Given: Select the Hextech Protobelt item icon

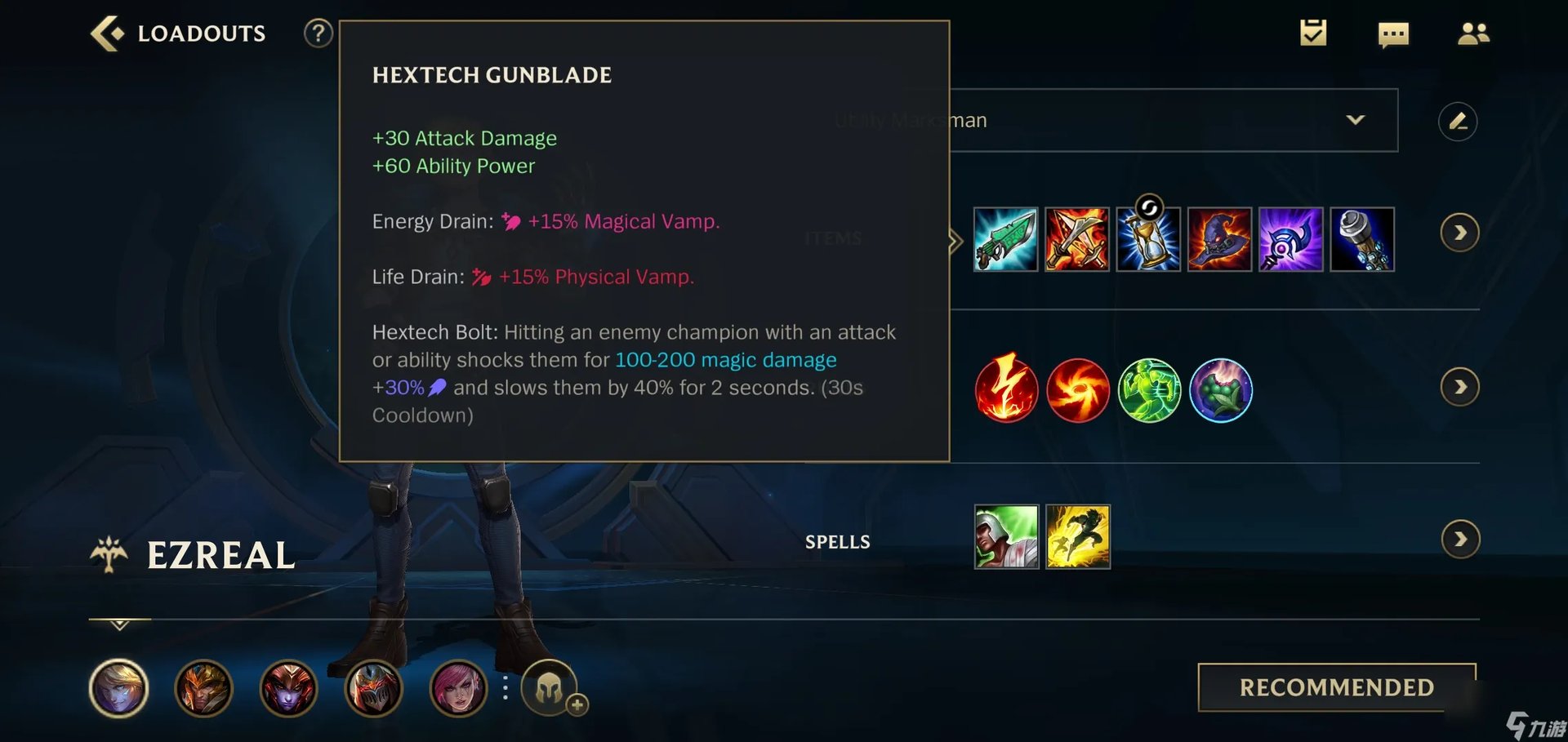Looking at the screenshot, I should coord(1361,239).
